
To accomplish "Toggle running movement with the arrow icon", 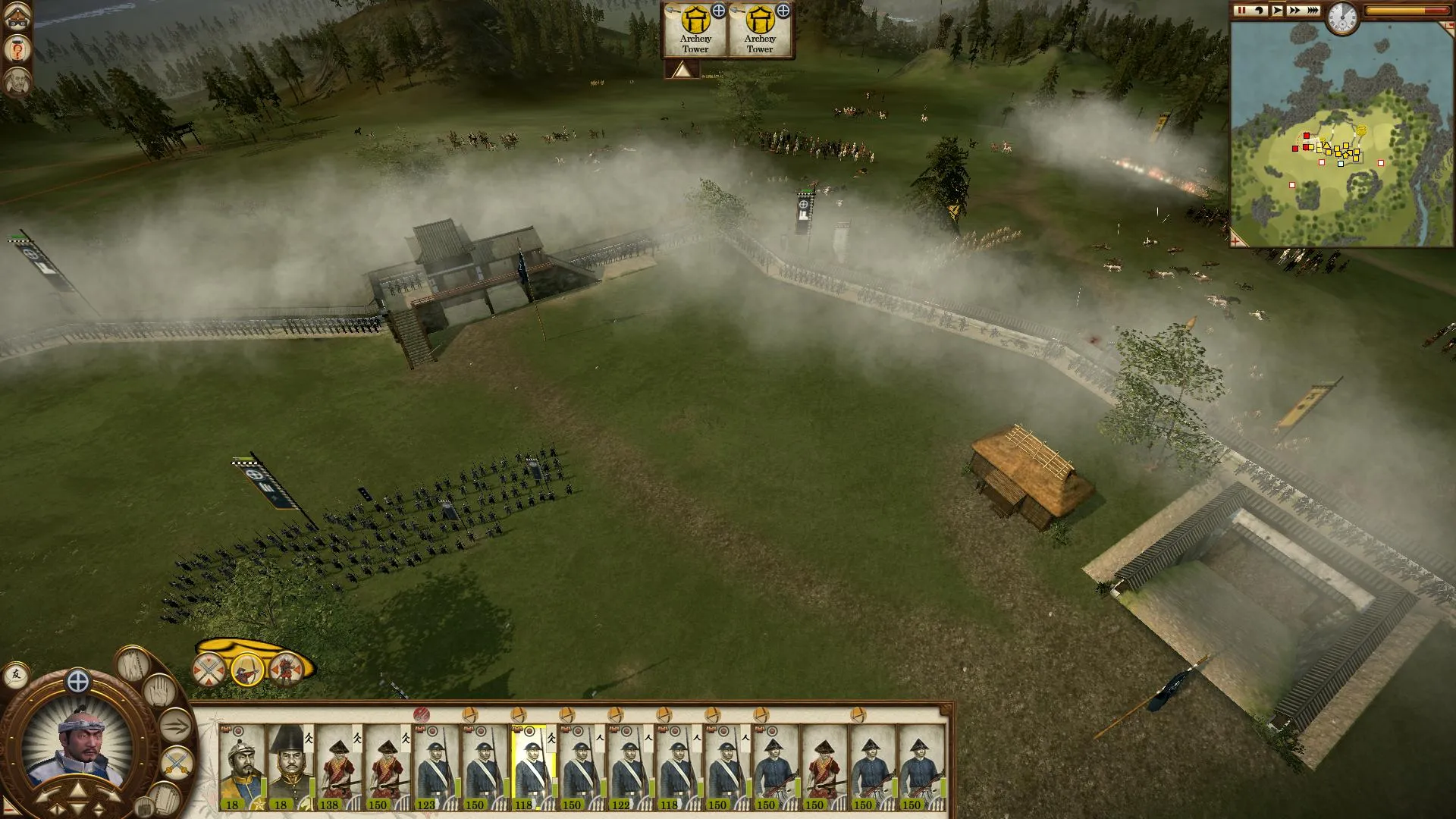I will (174, 726).
